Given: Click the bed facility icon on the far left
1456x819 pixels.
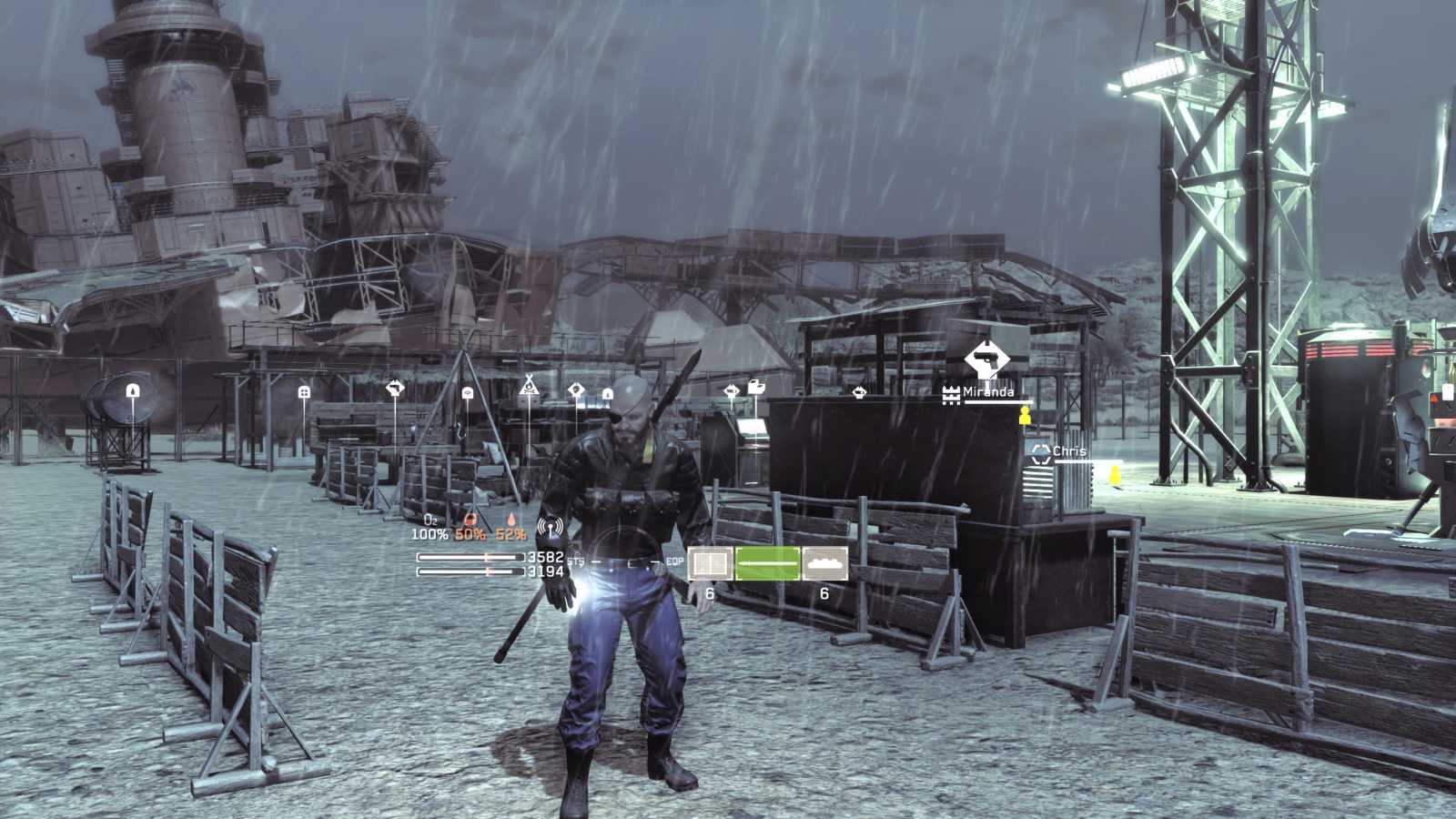Looking at the screenshot, I should pyautogui.click(x=304, y=390).
